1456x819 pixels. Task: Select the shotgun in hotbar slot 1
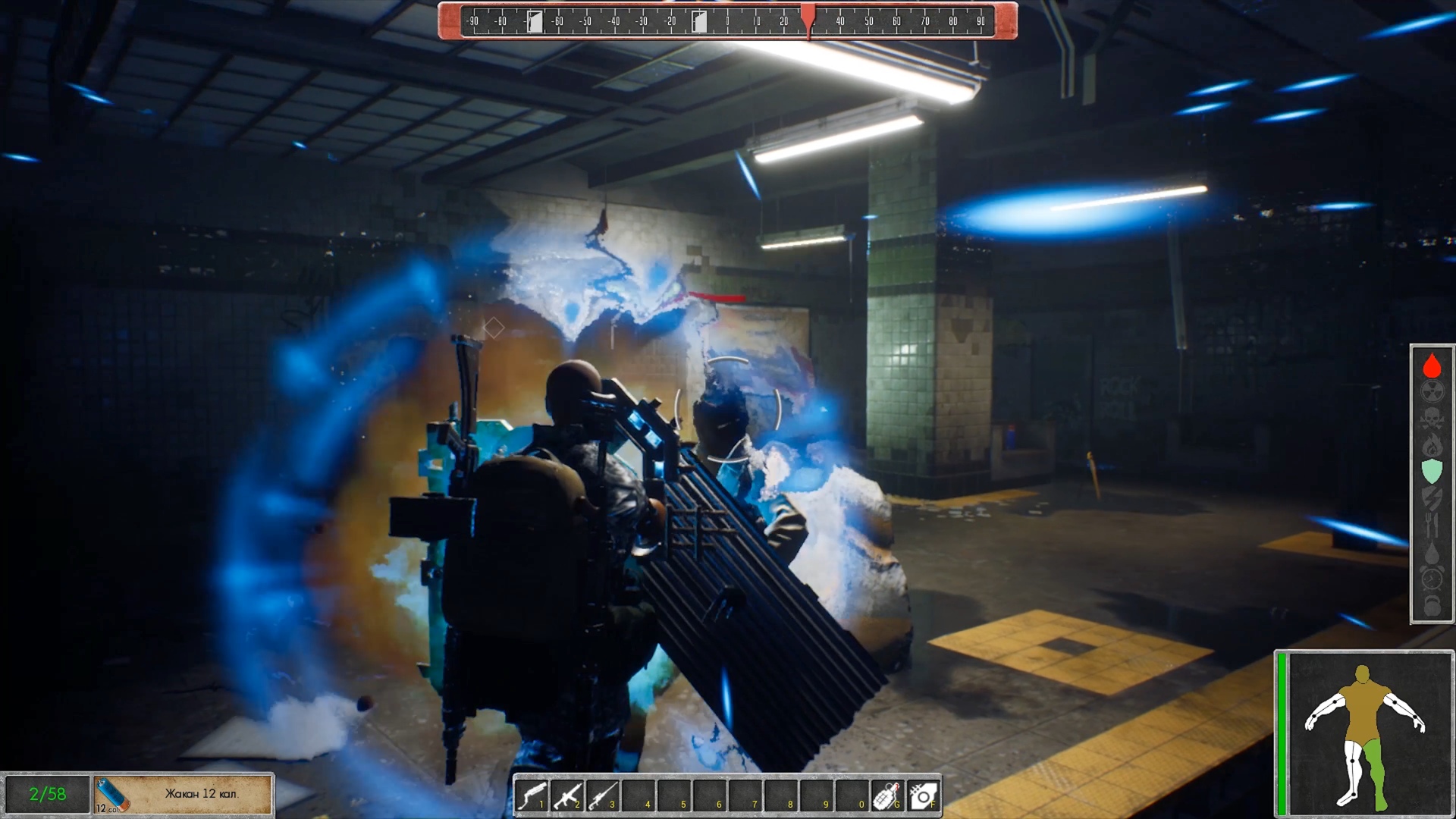click(x=532, y=796)
